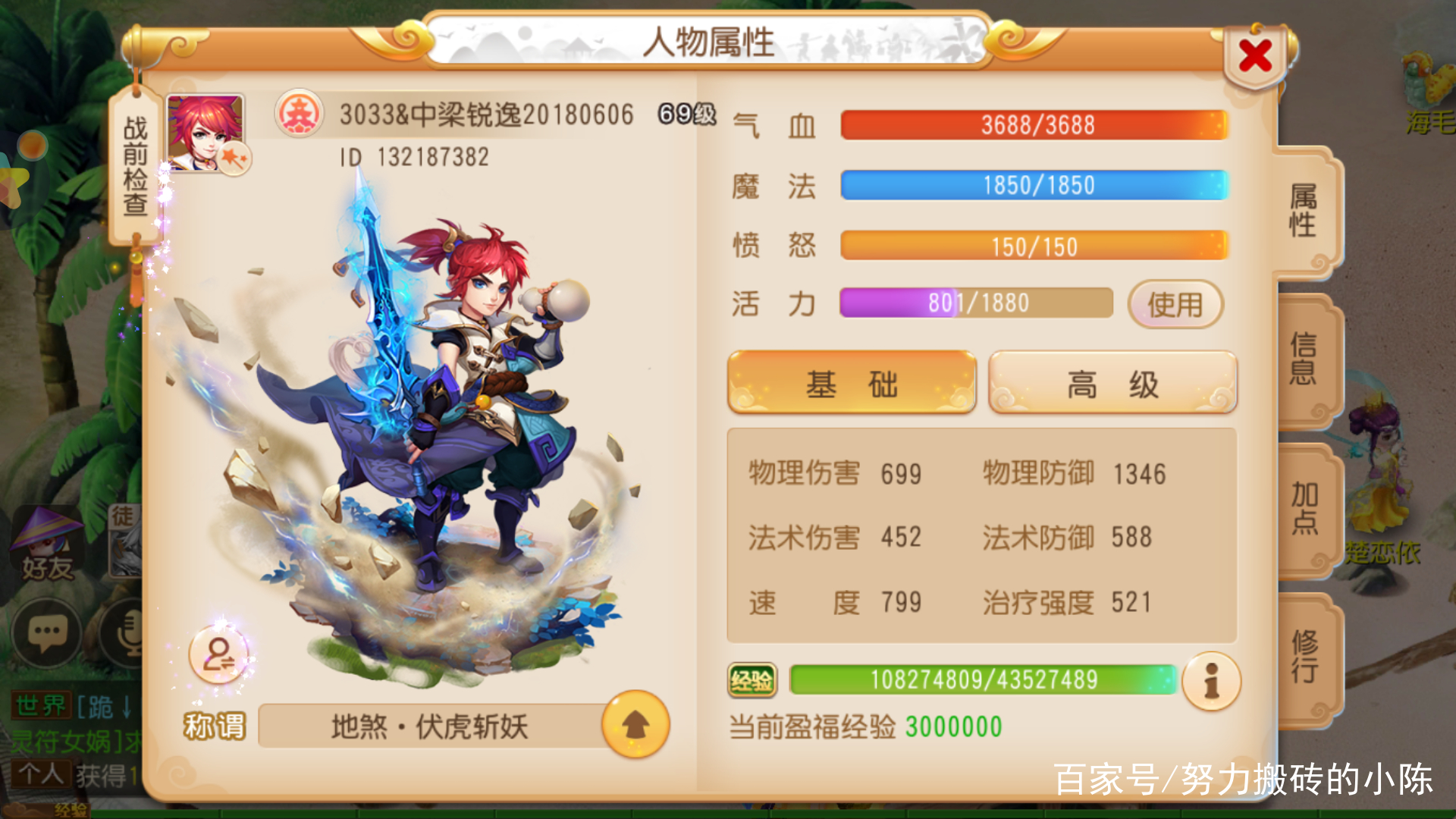1456x819 pixels.
Task: Click the 经验 experience label icon
Action: pyautogui.click(x=752, y=680)
